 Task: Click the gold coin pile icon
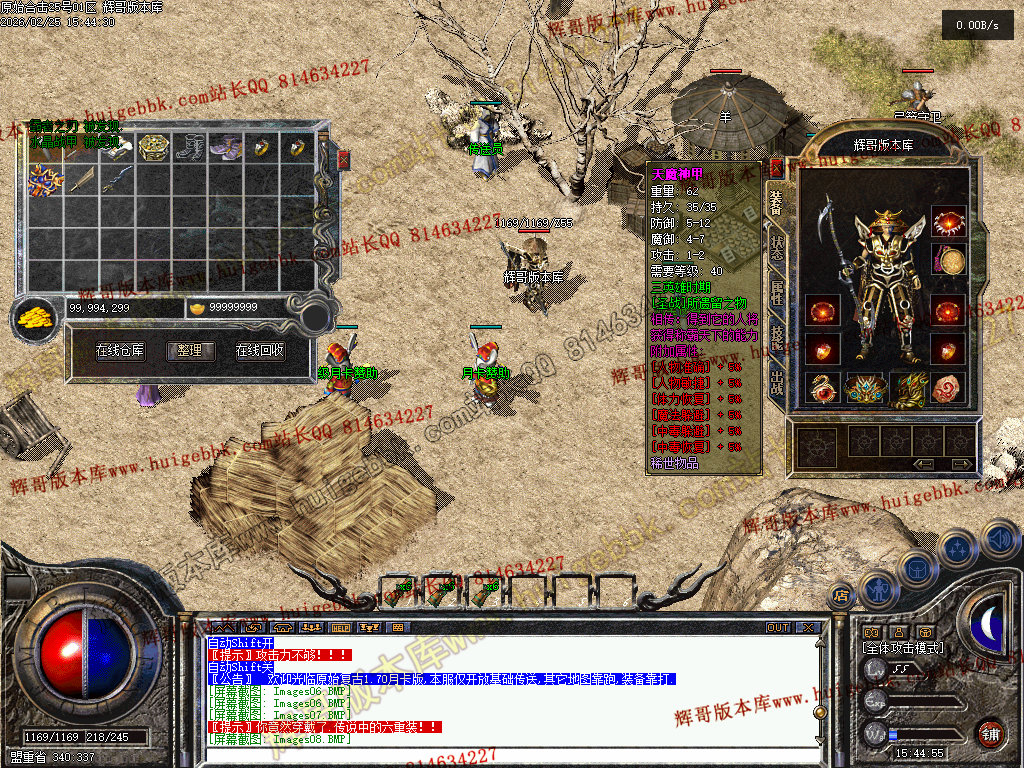click(35, 319)
